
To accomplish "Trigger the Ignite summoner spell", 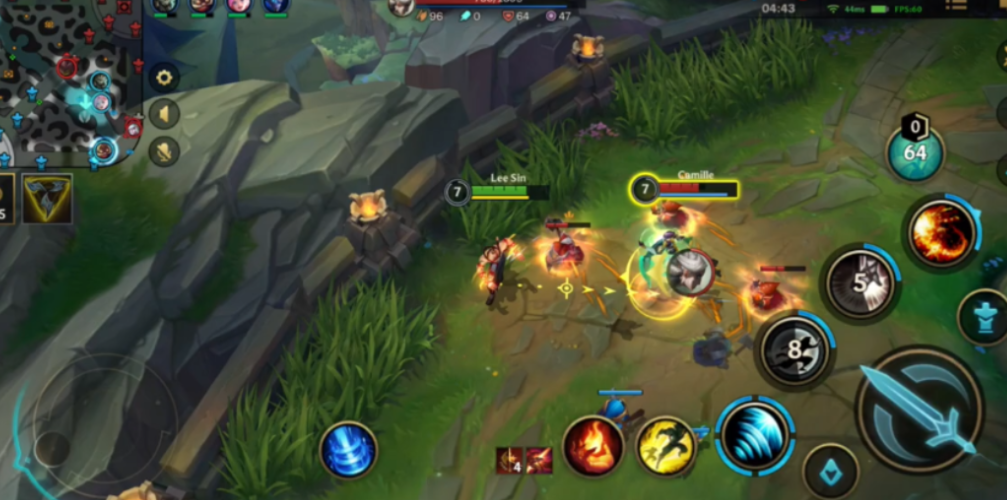I will pyautogui.click(x=592, y=445).
